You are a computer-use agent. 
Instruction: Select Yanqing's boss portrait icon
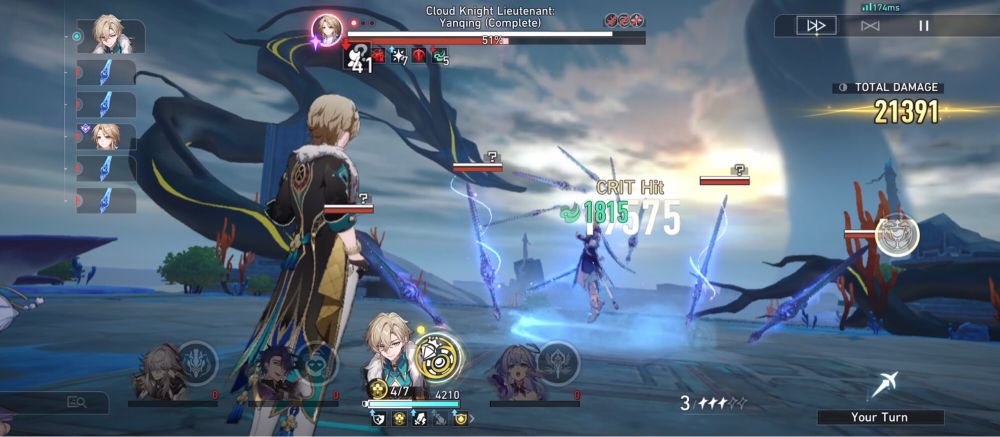[x=327, y=29]
